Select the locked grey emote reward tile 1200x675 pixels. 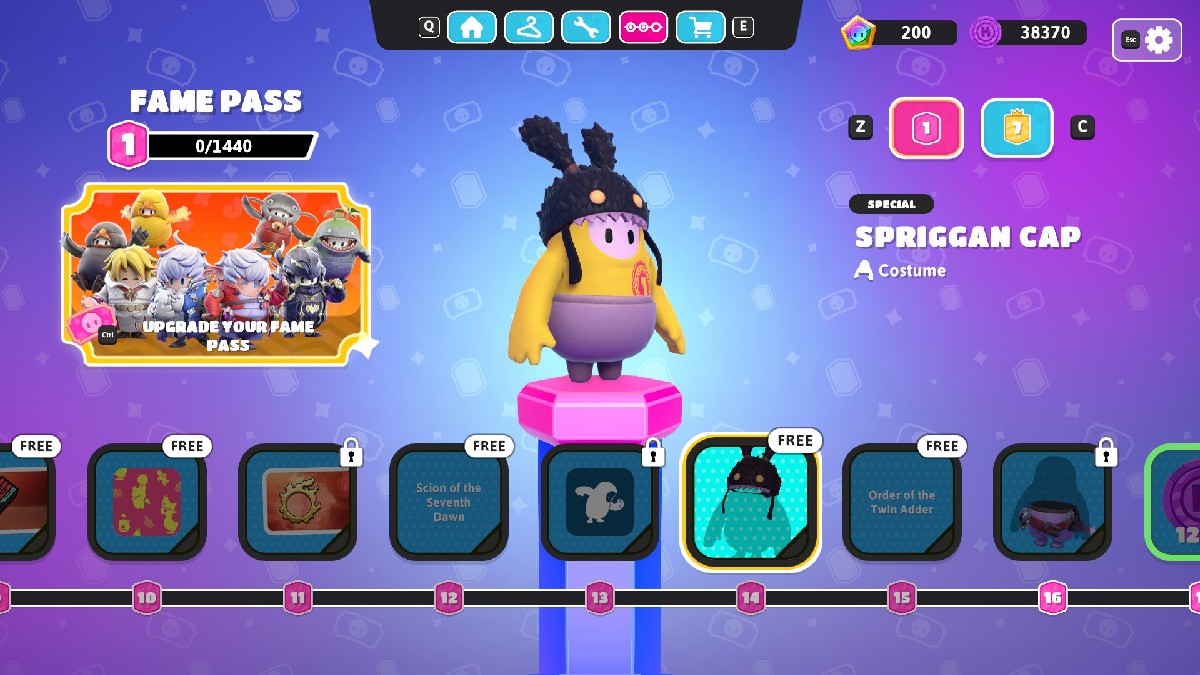(x=600, y=502)
